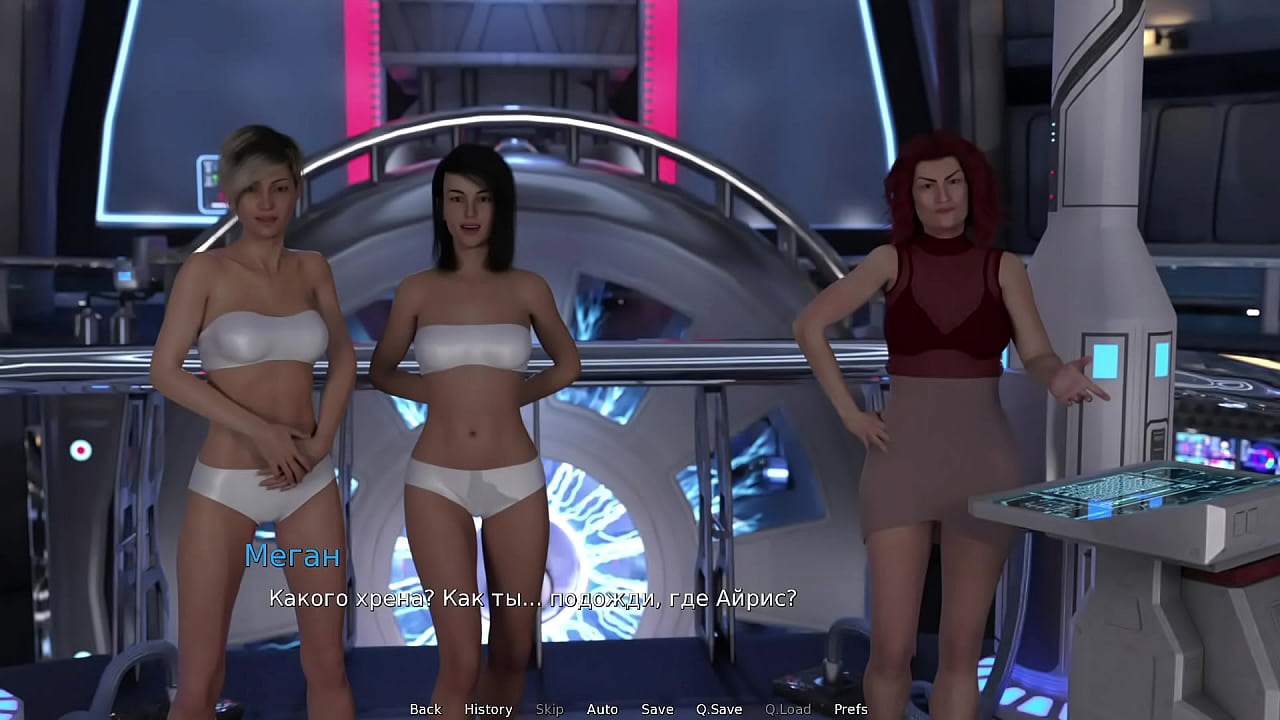
Task: Click Back in the quick menu
Action: [425, 709]
